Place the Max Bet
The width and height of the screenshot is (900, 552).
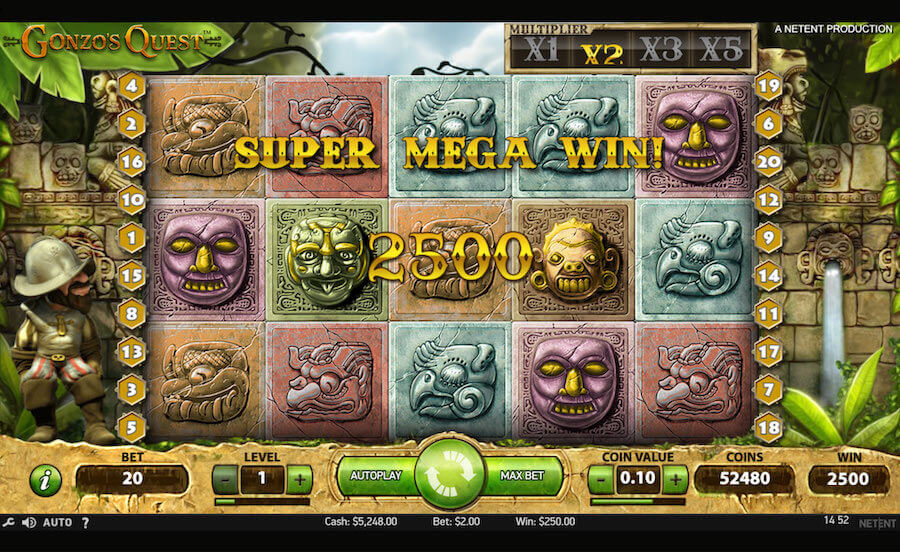[522, 477]
